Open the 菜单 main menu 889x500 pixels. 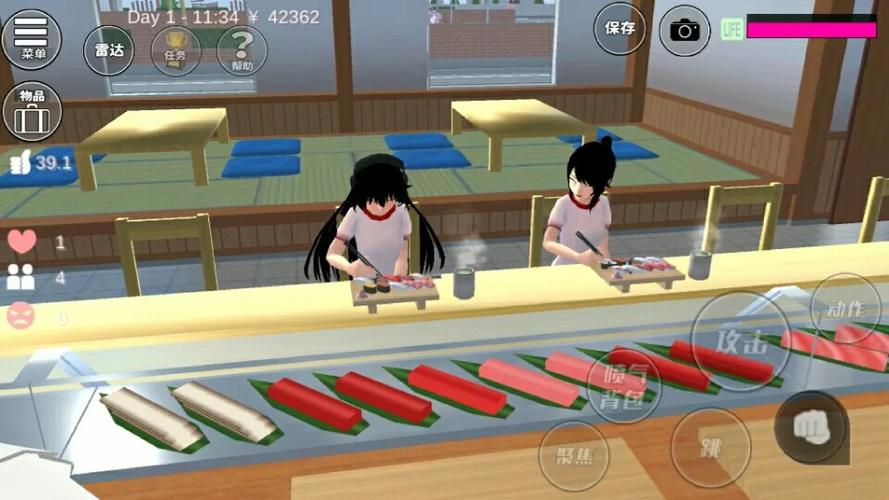[x=31, y=38]
